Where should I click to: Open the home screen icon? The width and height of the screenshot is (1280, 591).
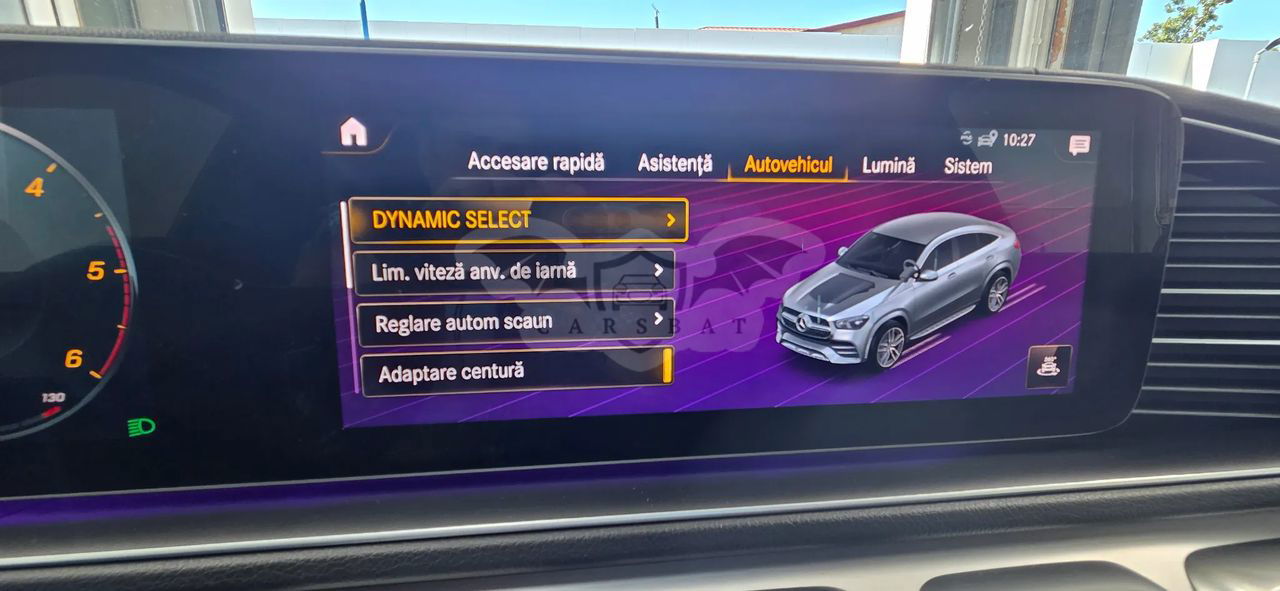click(x=353, y=132)
